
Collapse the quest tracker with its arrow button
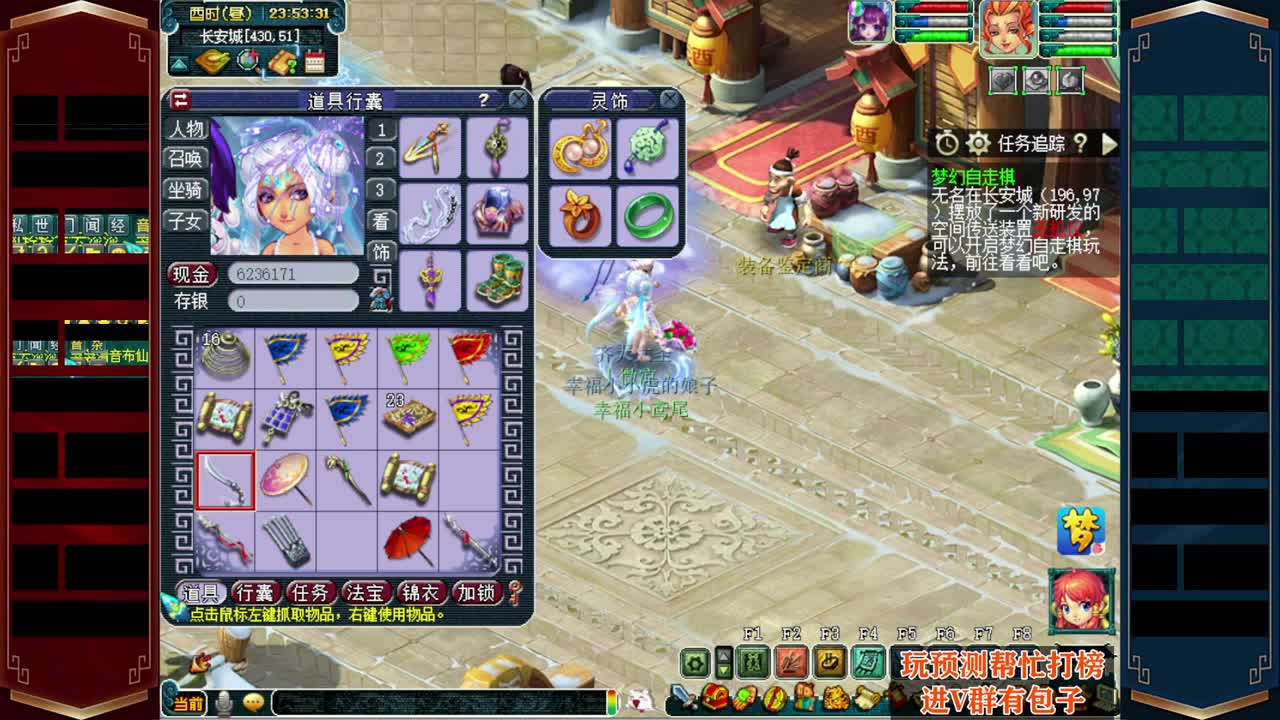click(x=1110, y=142)
